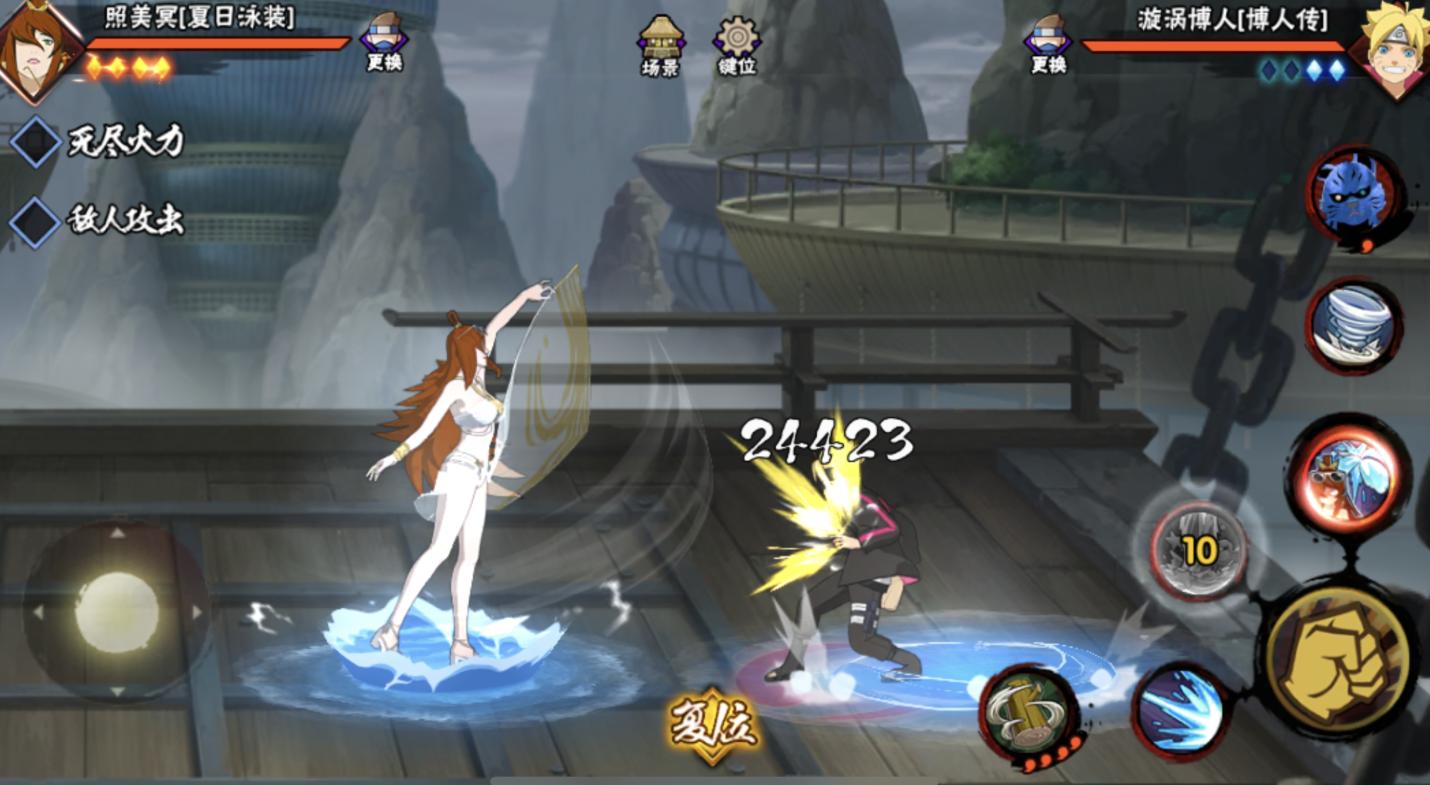The height and width of the screenshot is (785, 1430).
Task: Enable the 敌人攻击 option
Action: (36, 221)
